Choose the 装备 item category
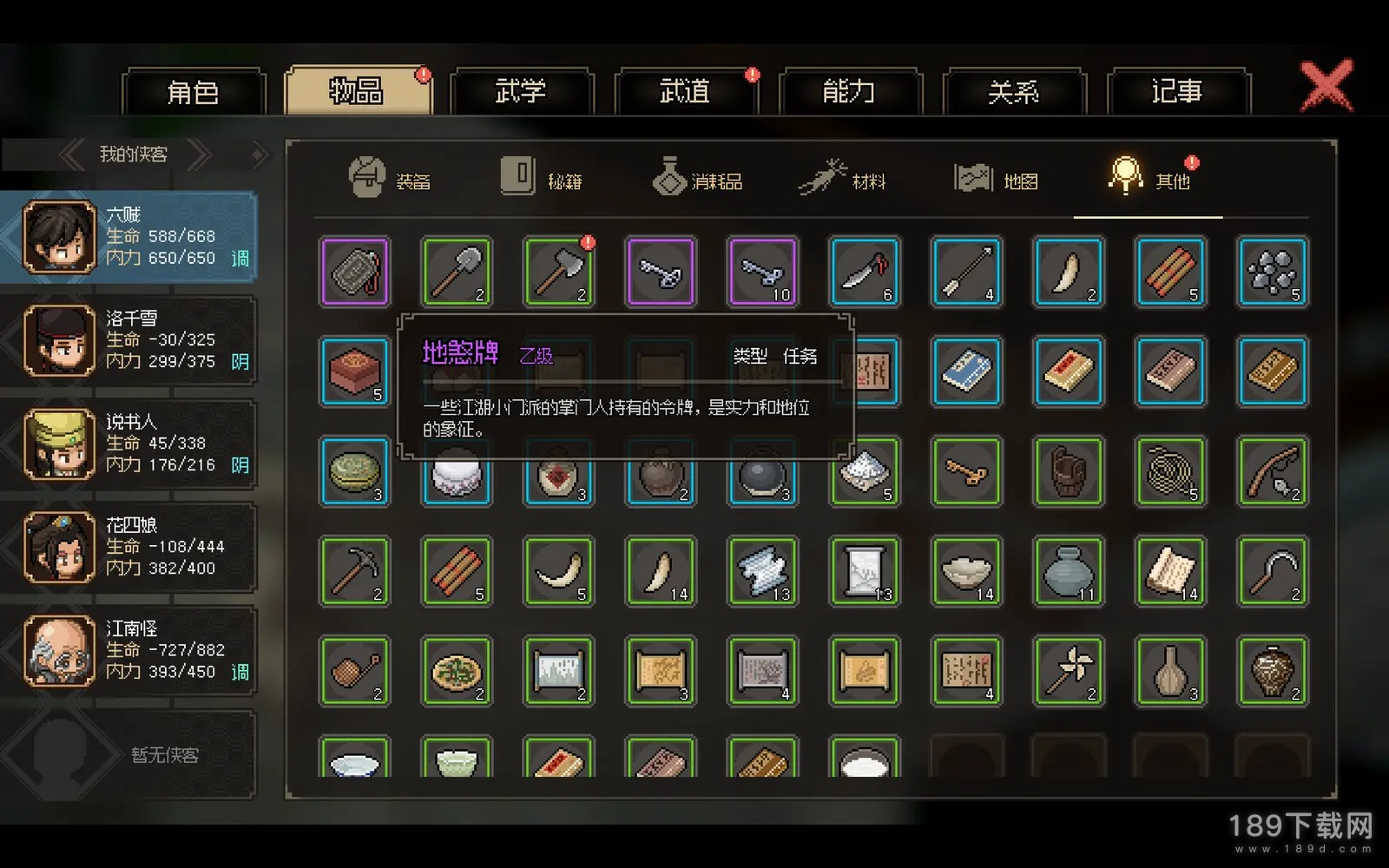Viewport: 1389px width, 868px height. (389, 179)
